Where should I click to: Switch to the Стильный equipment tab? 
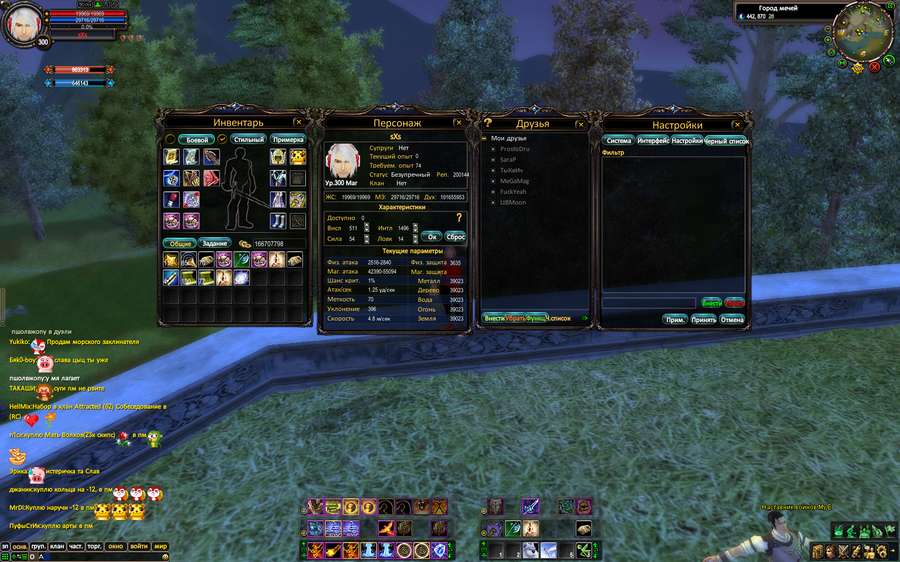pyautogui.click(x=248, y=140)
